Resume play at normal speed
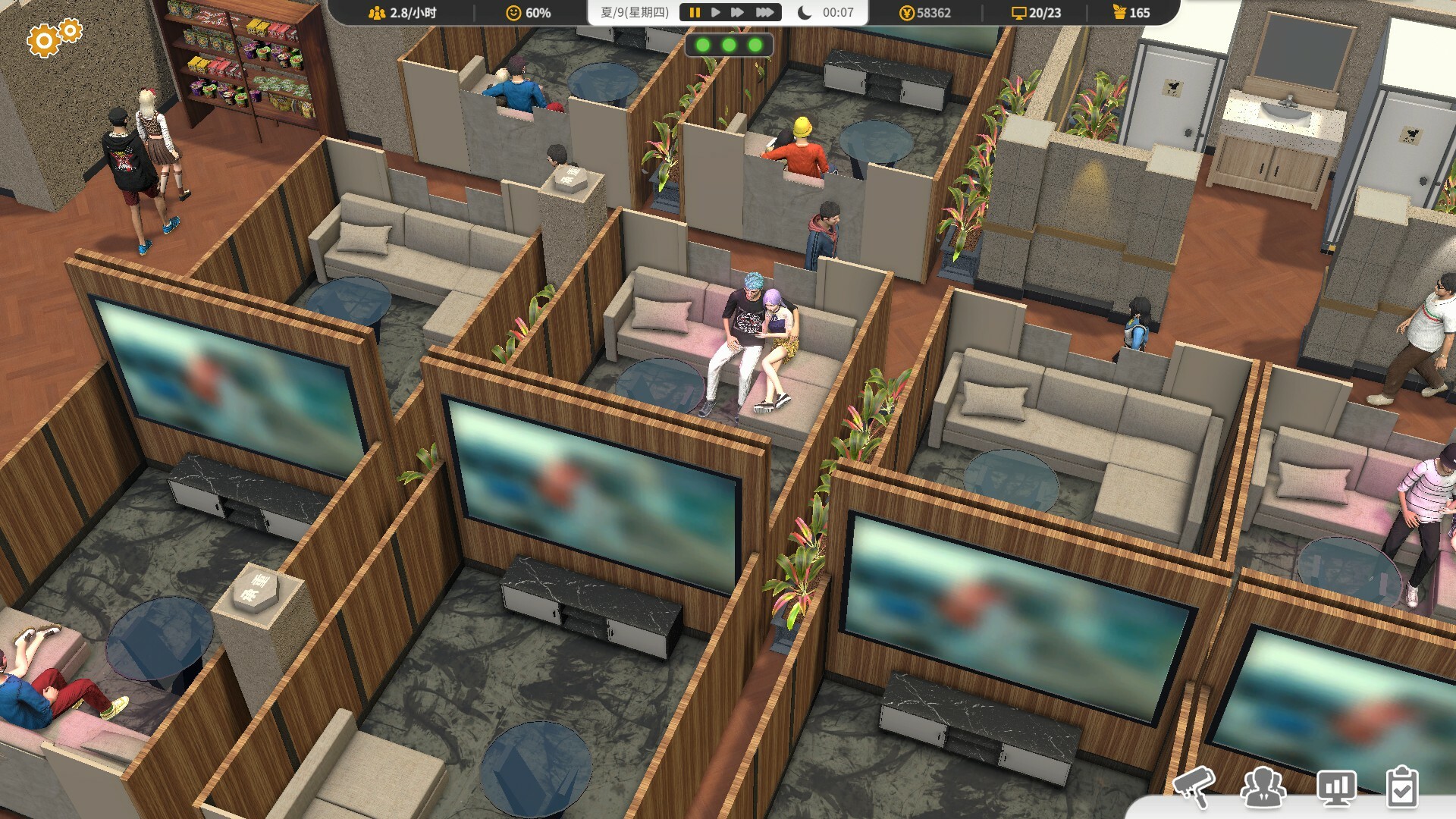Screen dimensions: 1456x819 tap(715, 11)
